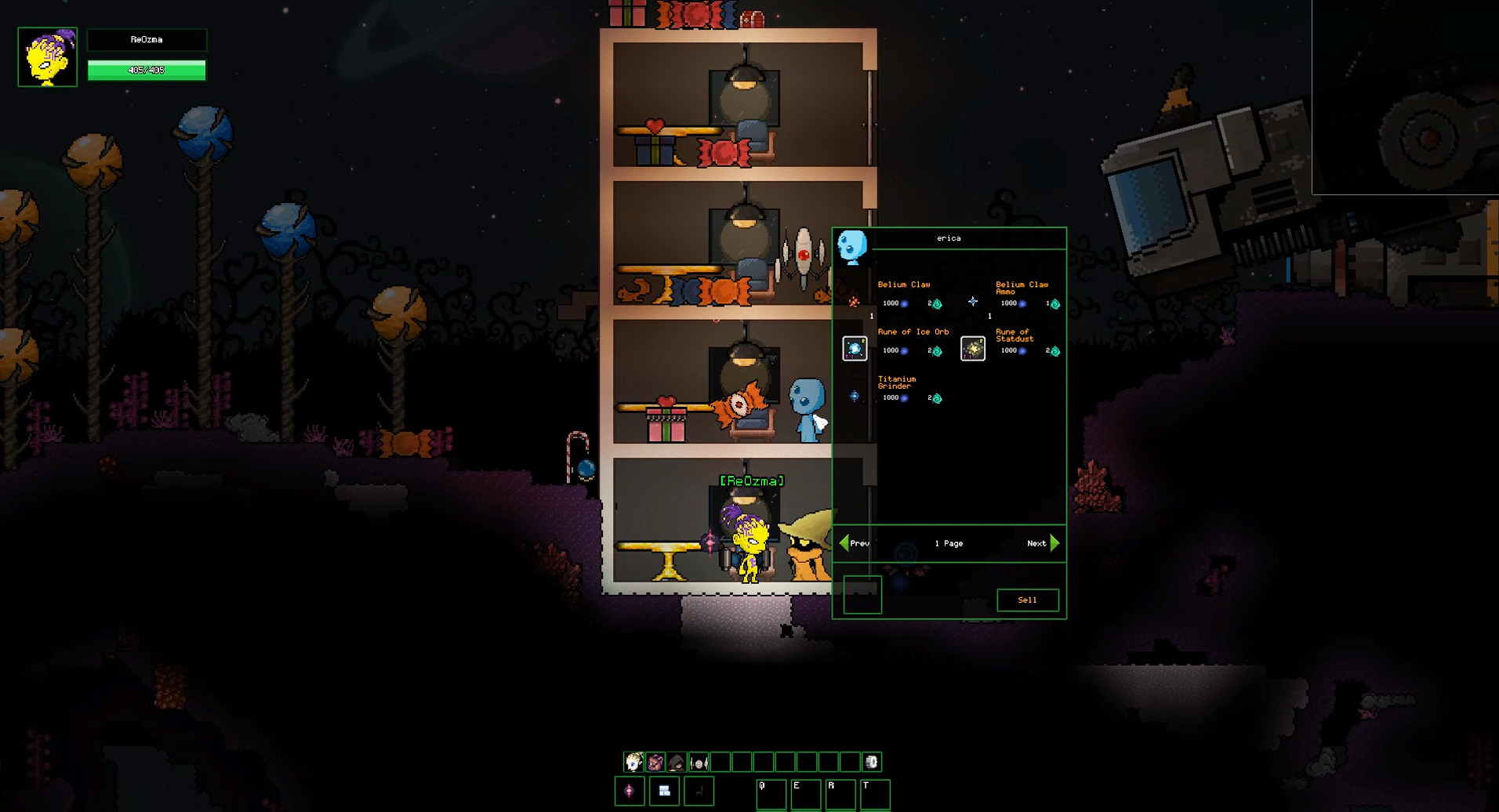The height and width of the screenshot is (812, 1499).
Task: Choose the Rune of Statdust listing
Action: (x=973, y=349)
